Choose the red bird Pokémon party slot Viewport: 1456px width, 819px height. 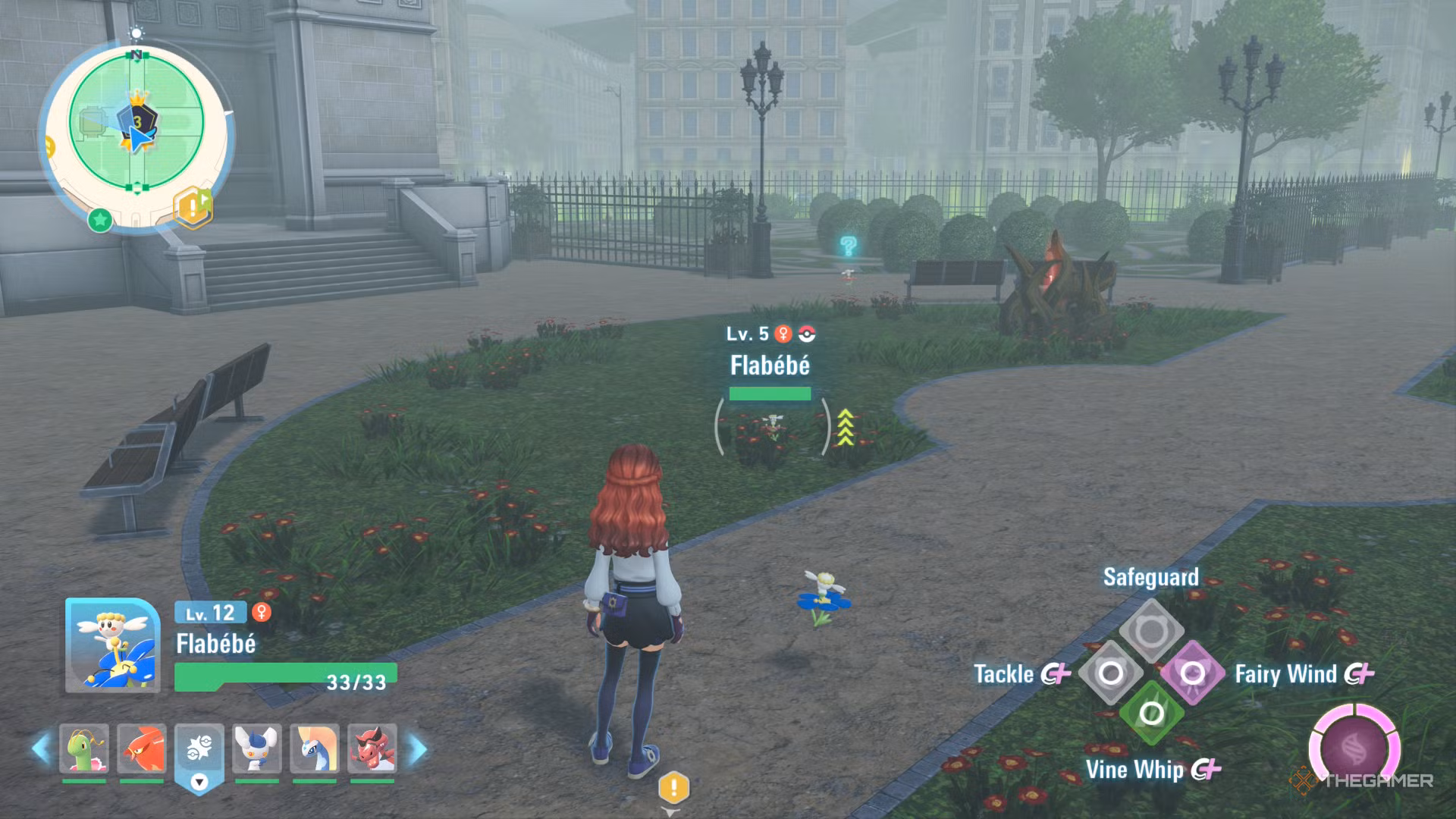point(142,748)
